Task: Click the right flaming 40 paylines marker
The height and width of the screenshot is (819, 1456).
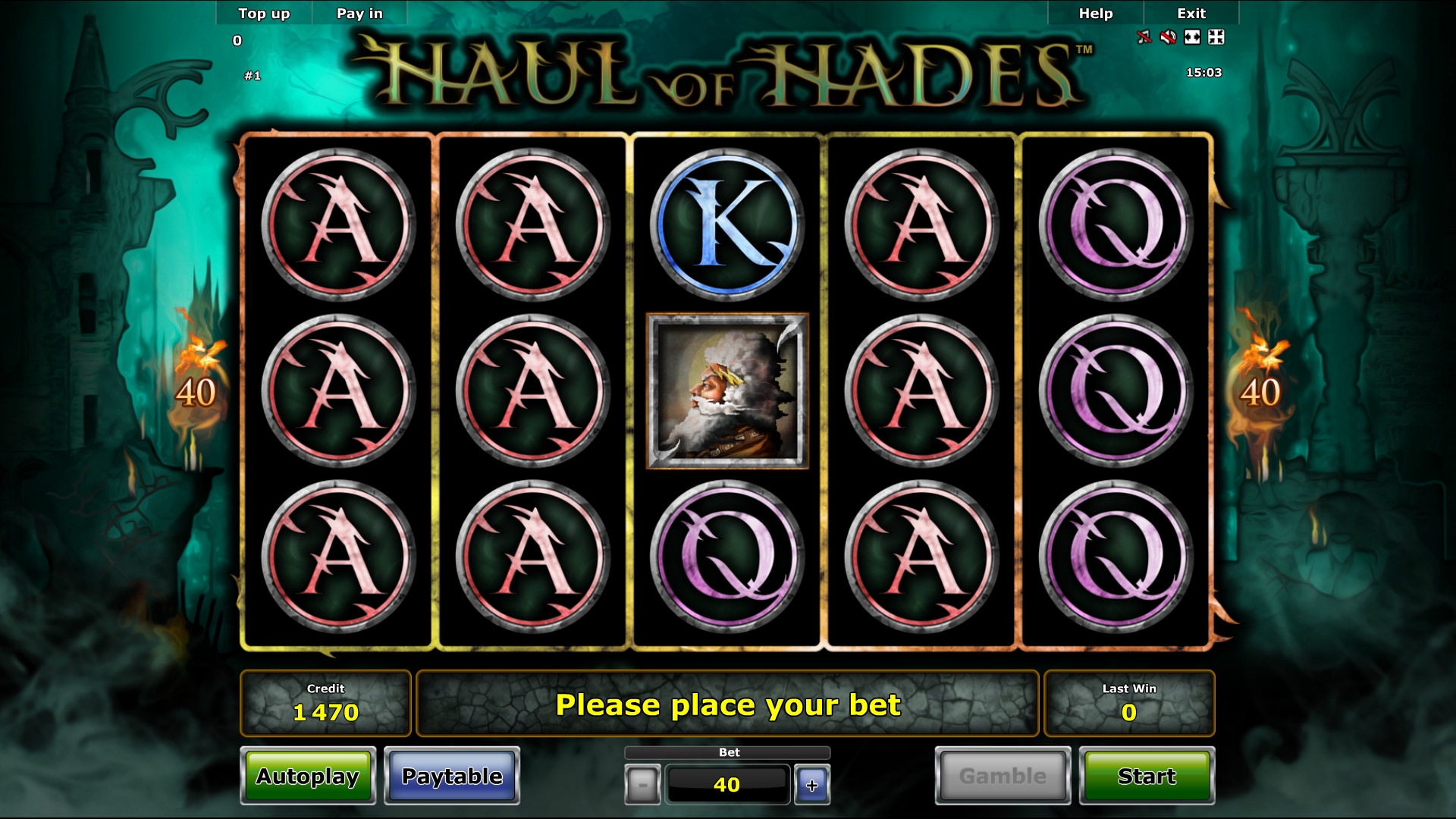Action: (1260, 391)
